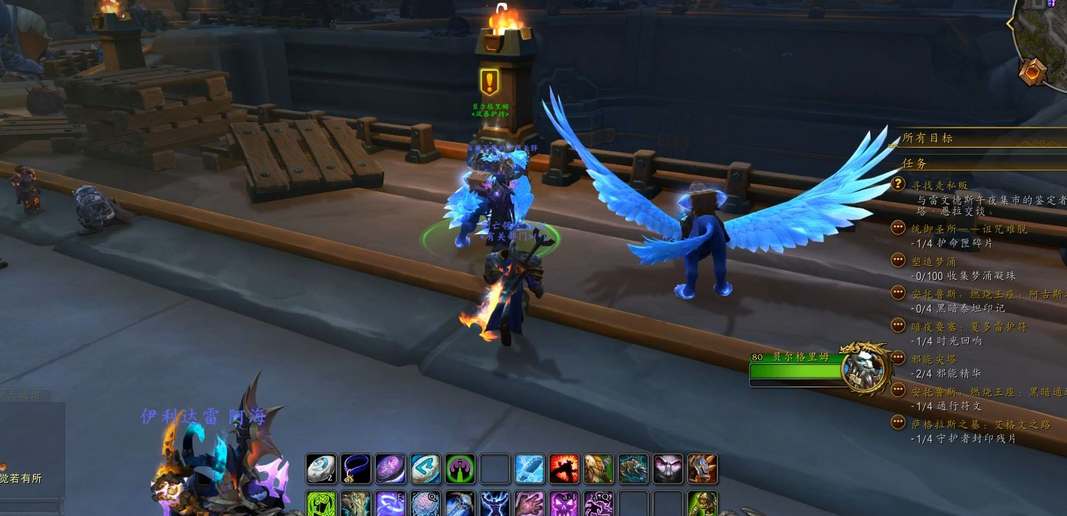Use the white hearthstone rune ability

(321, 469)
